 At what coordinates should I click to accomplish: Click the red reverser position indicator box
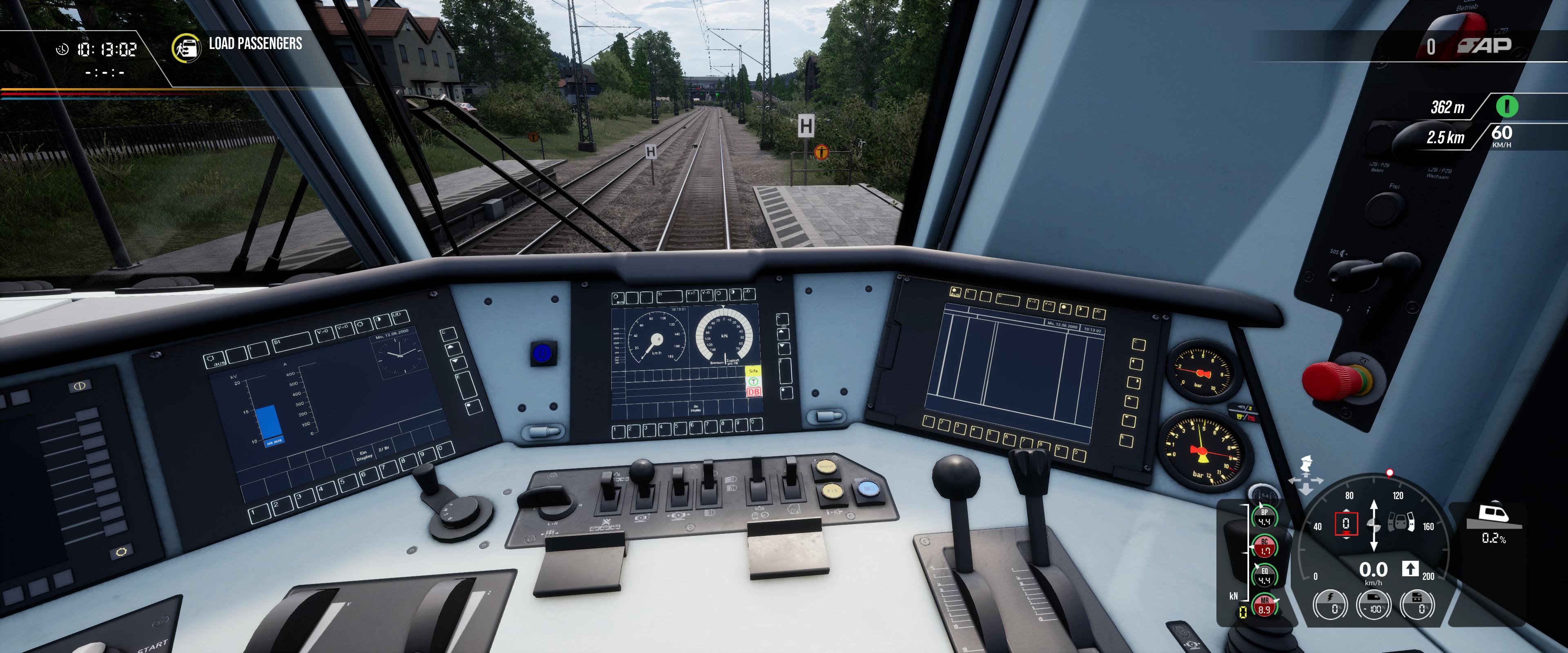(1346, 523)
